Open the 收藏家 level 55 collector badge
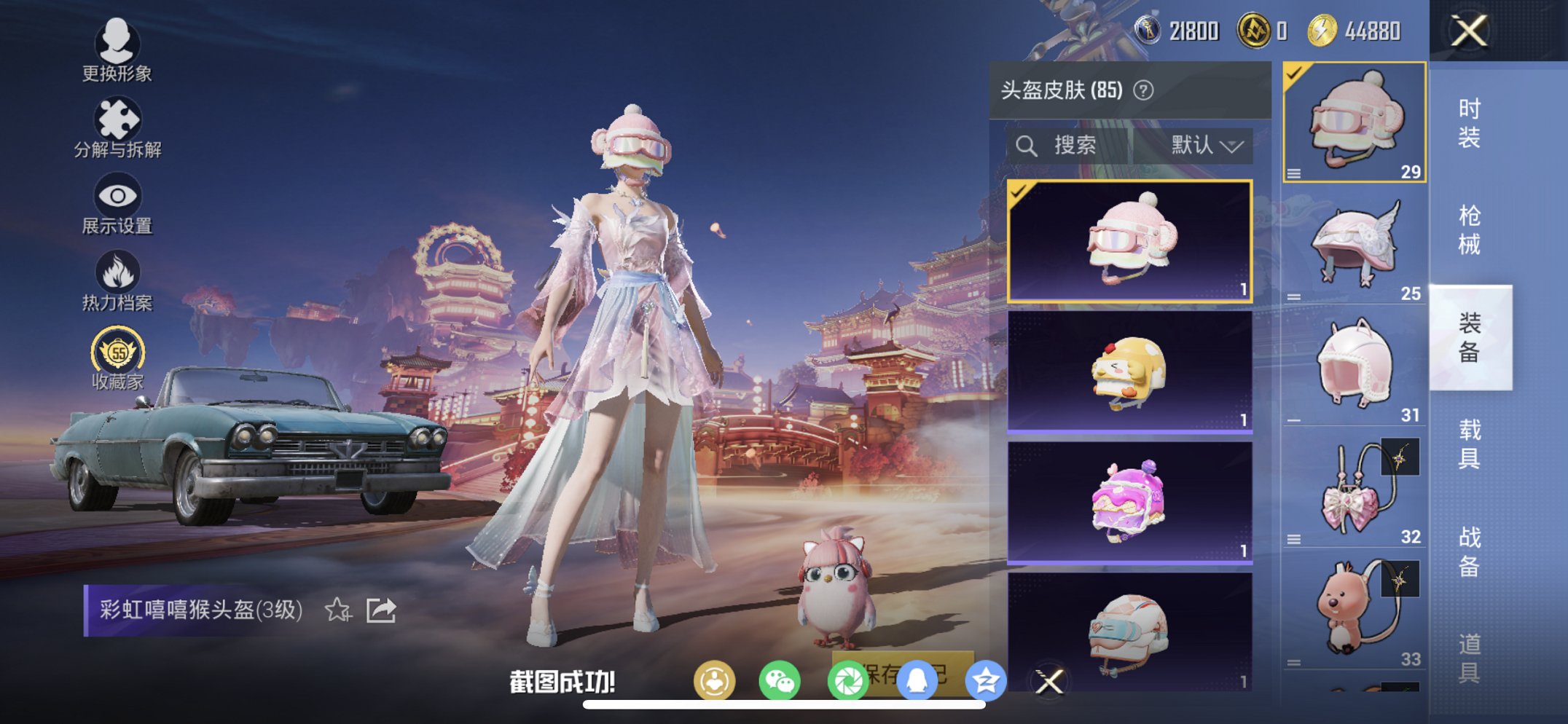1568x724 pixels. pyautogui.click(x=117, y=350)
